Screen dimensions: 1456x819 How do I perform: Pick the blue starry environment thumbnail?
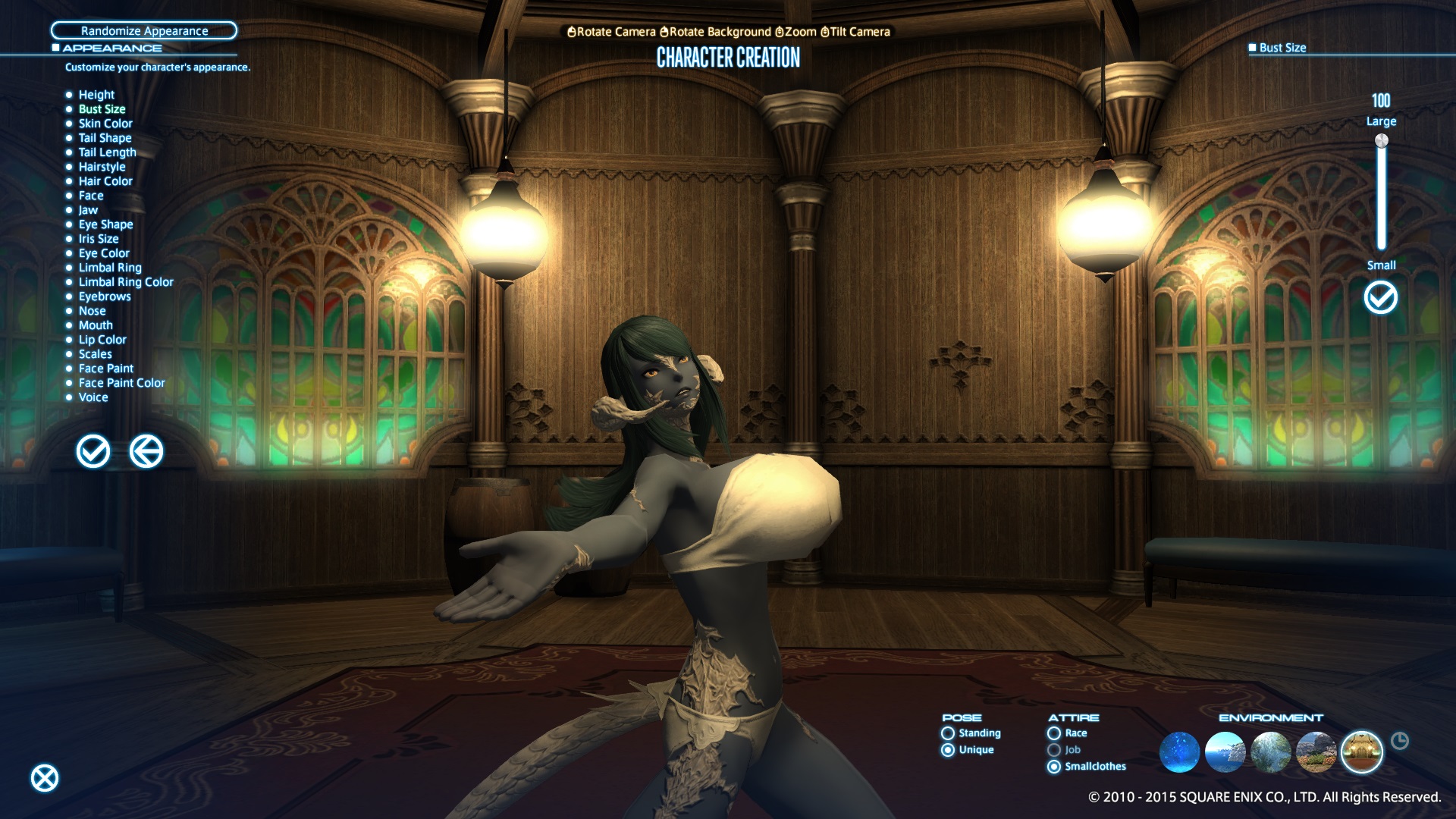(1179, 752)
